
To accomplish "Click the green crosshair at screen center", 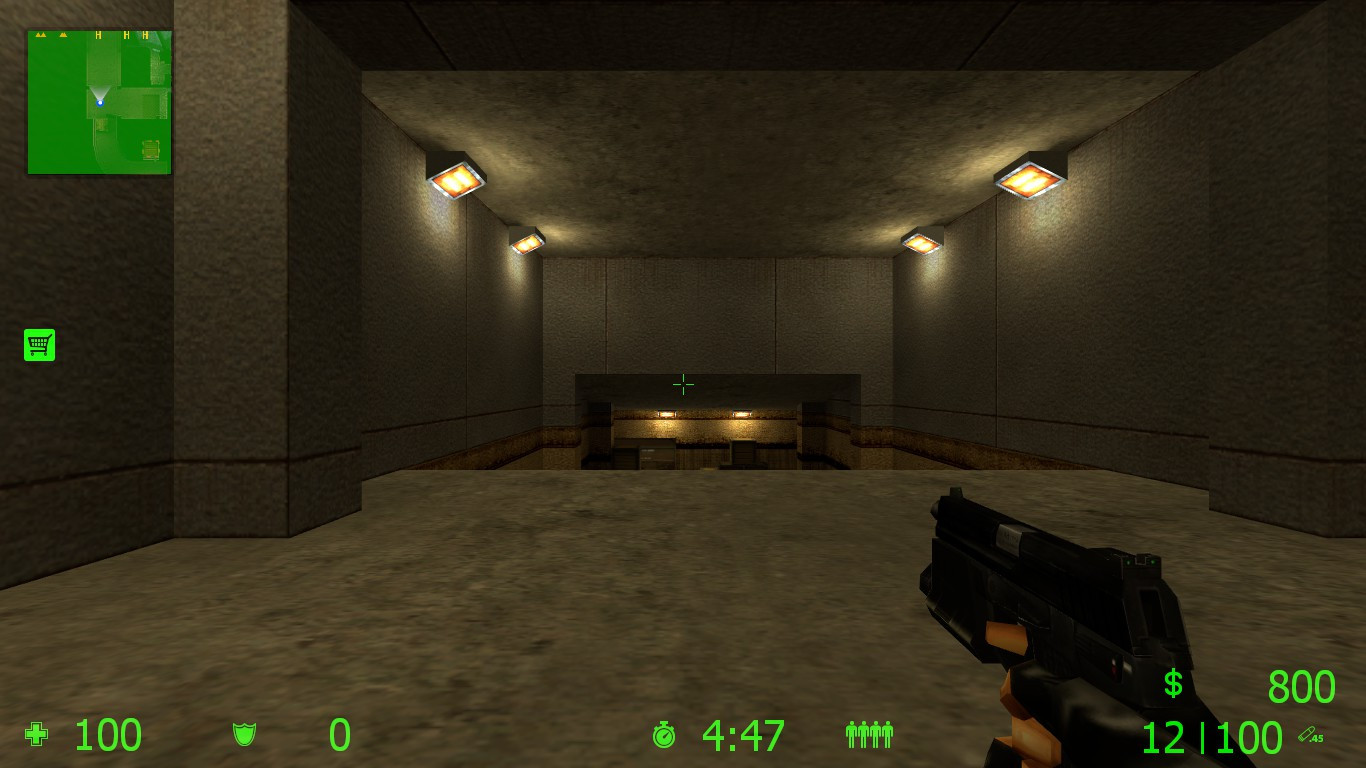I will [x=683, y=384].
